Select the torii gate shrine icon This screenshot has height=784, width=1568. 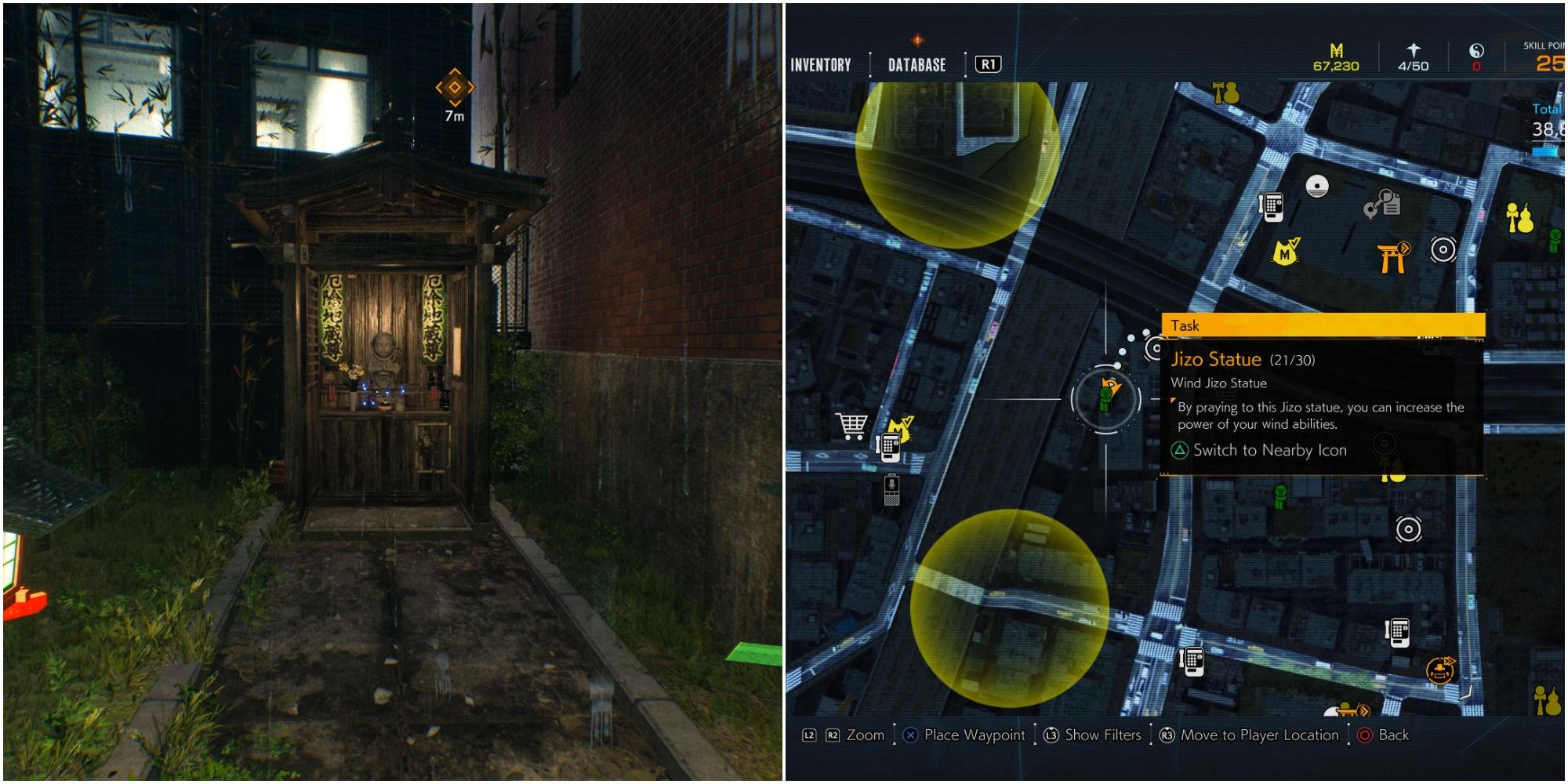coord(1391,258)
